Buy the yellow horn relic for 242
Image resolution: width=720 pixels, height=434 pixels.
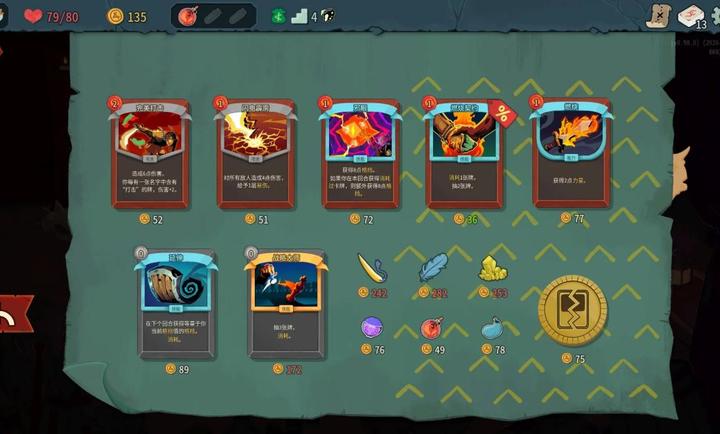(x=373, y=268)
